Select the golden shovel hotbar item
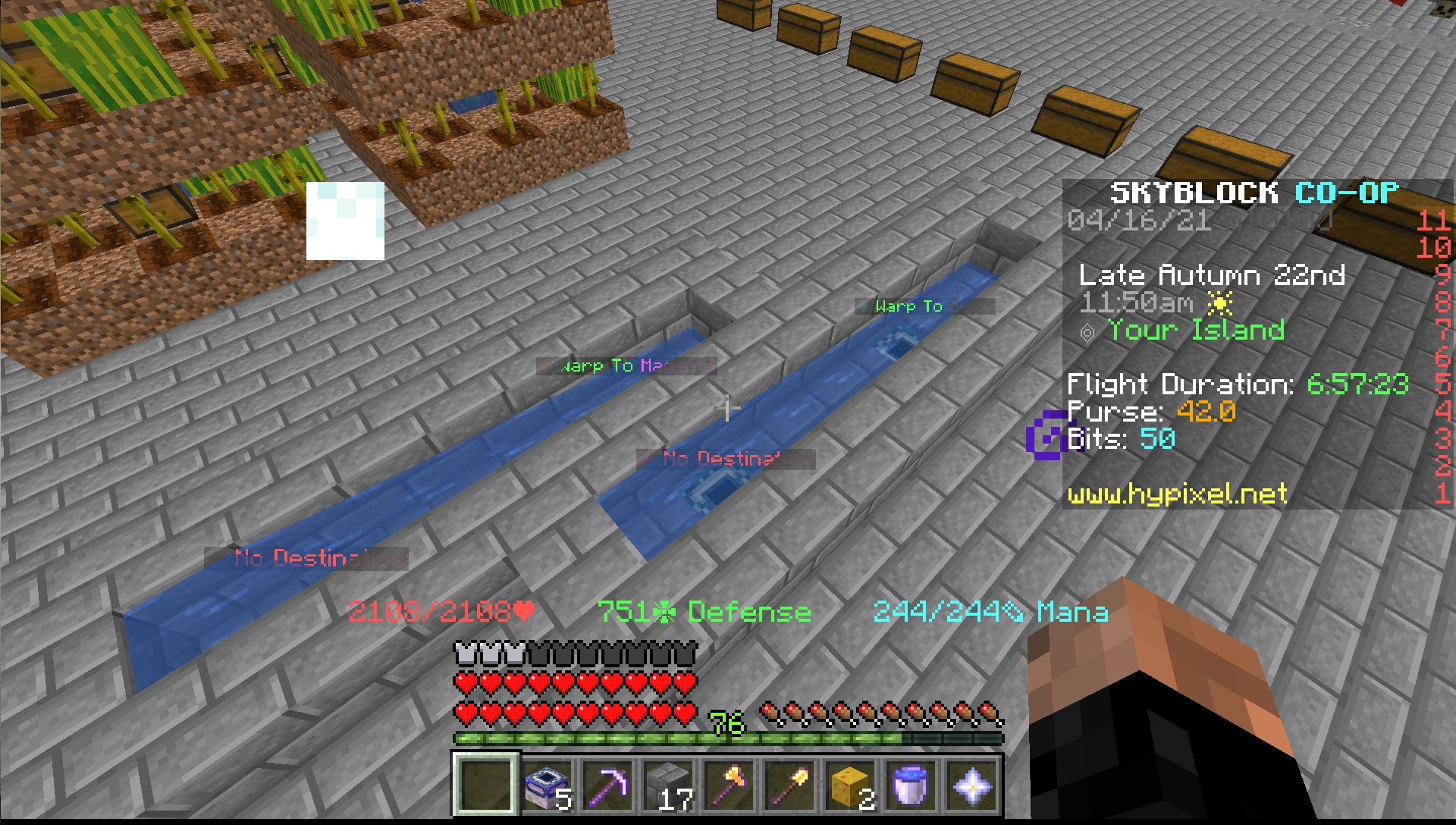Image resolution: width=1456 pixels, height=825 pixels. point(789,786)
